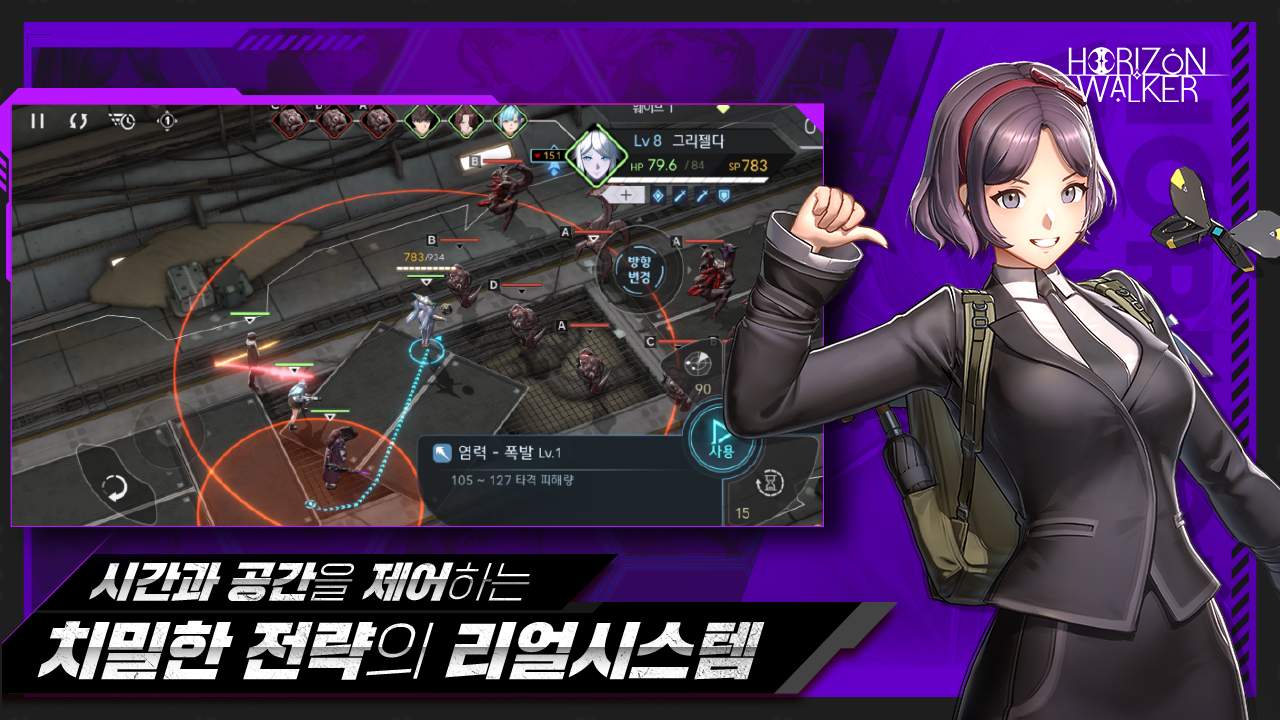This screenshot has width=1280, height=720.
Task: Click the + button beside the portrait
Action: click(626, 196)
